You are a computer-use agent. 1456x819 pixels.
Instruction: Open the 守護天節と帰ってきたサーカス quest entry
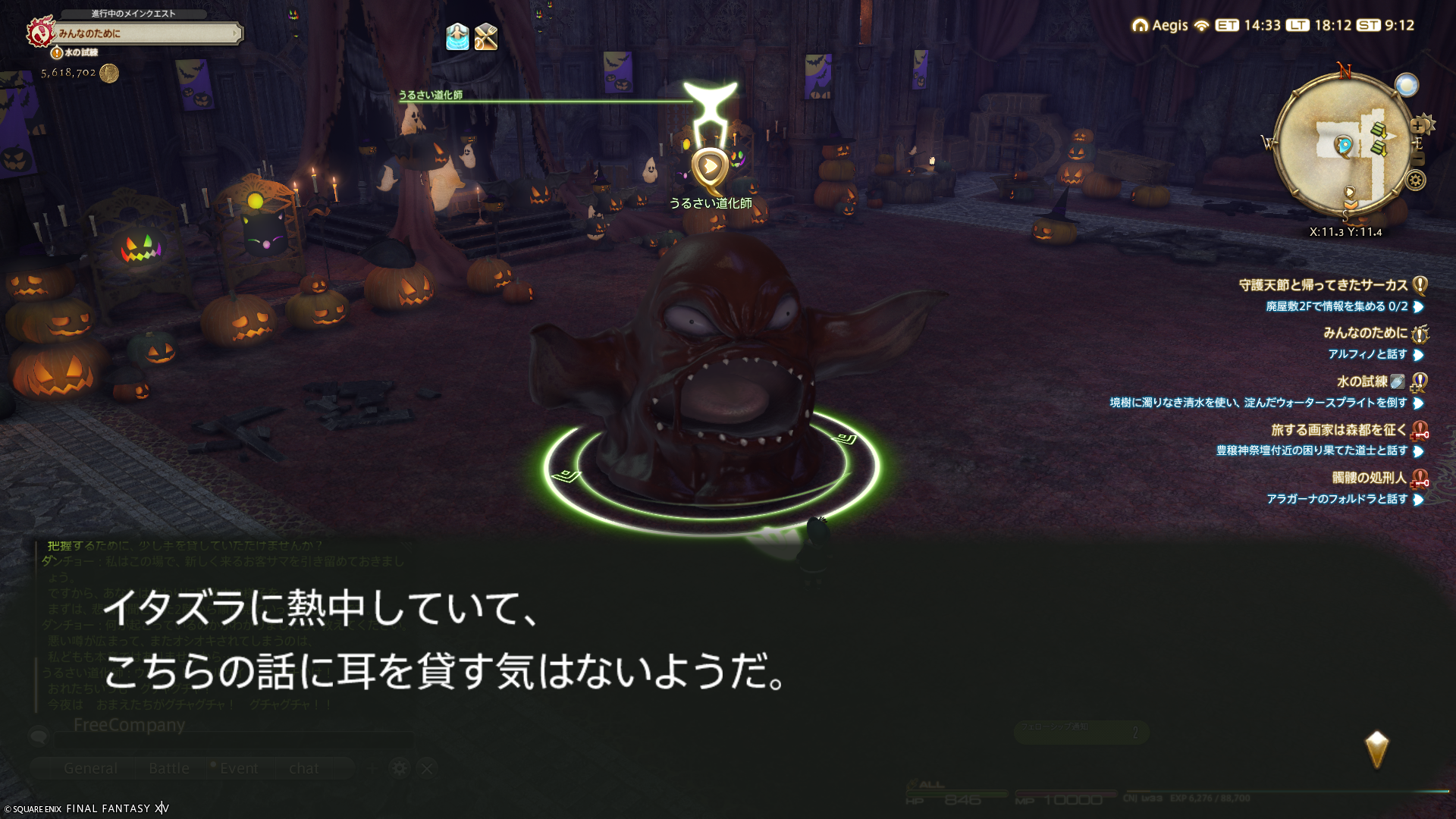tap(1323, 285)
